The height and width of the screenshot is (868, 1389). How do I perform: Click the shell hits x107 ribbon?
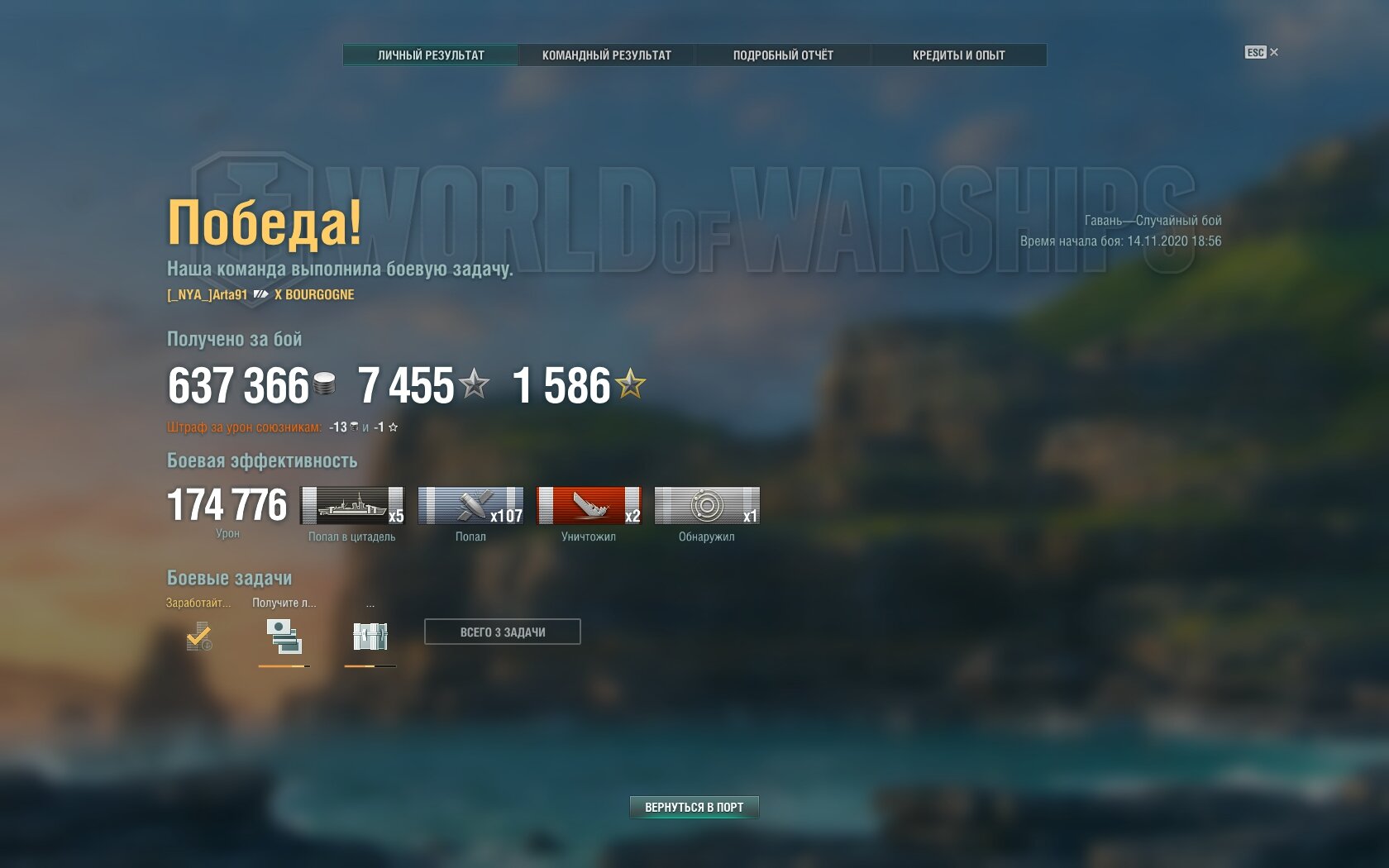point(470,505)
